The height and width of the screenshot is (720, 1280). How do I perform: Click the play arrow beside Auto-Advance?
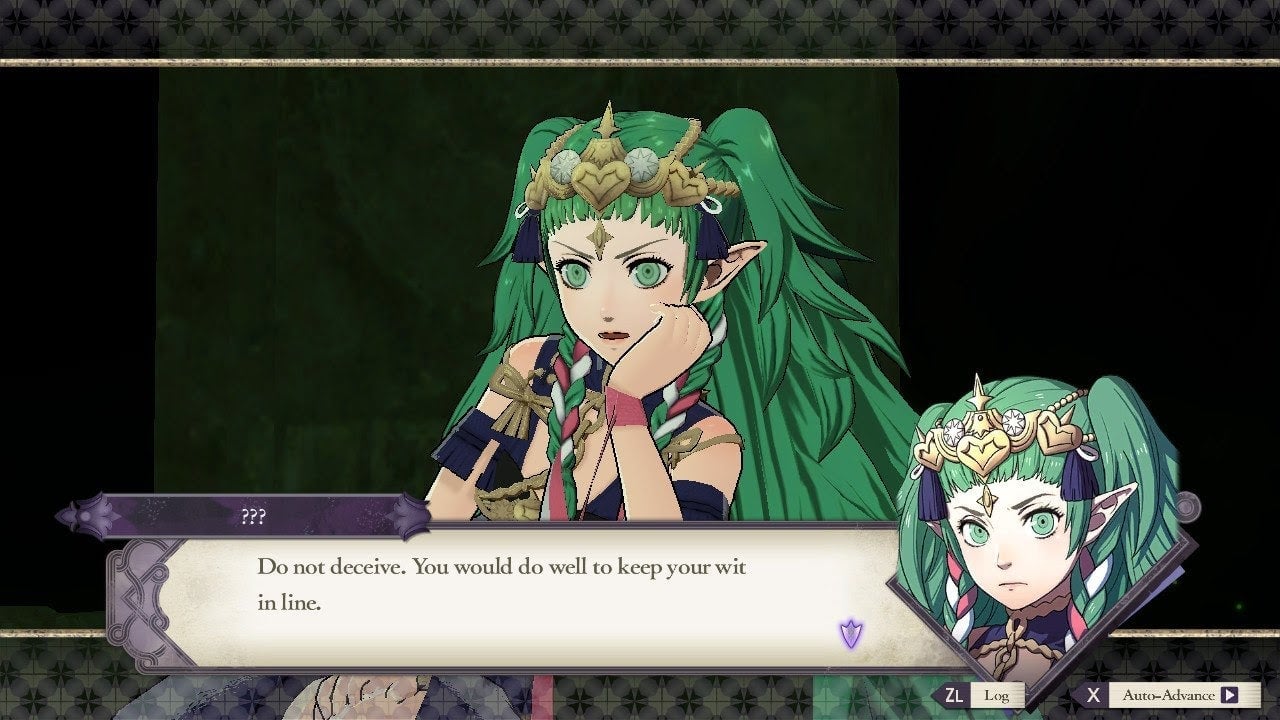pos(1232,694)
